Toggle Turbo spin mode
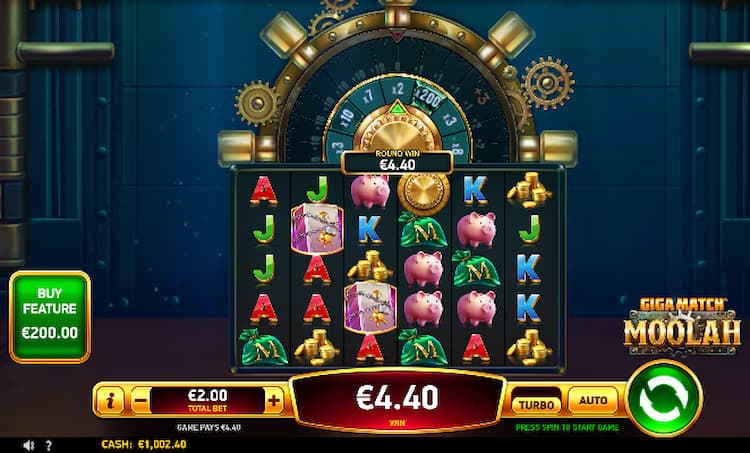The width and height of the screenshot is (750, 453). pos(536,403)
